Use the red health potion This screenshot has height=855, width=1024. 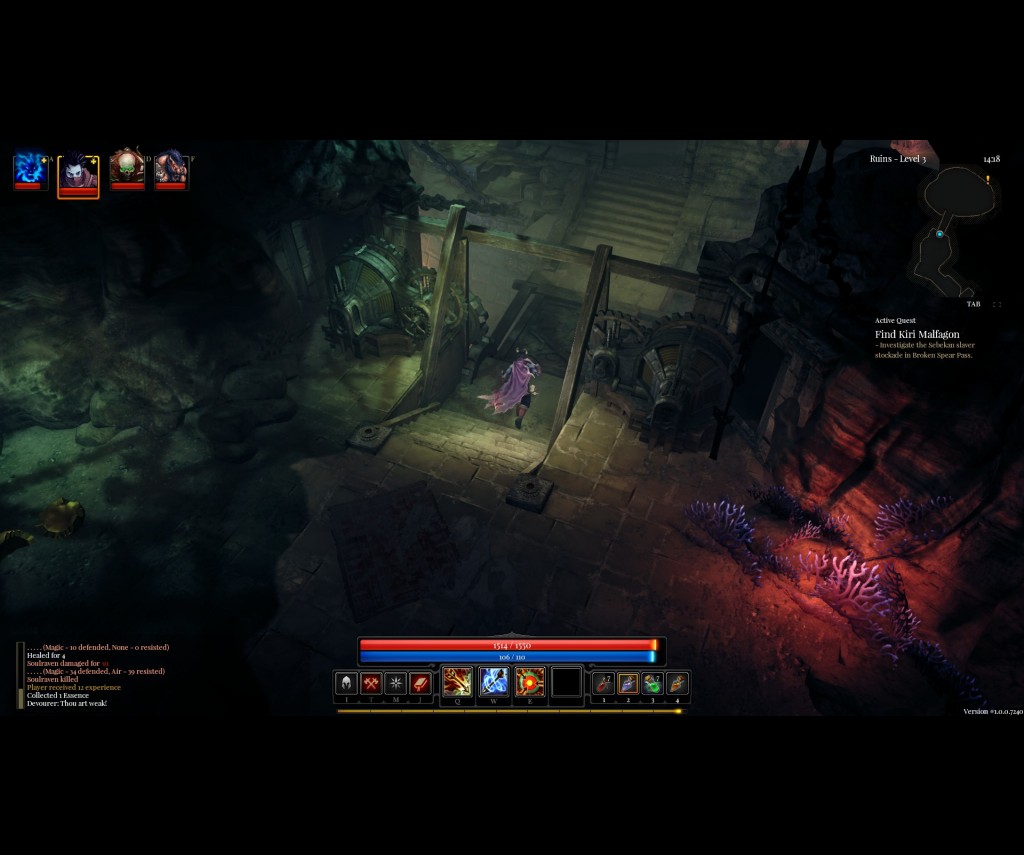click(x=603, y=683)
